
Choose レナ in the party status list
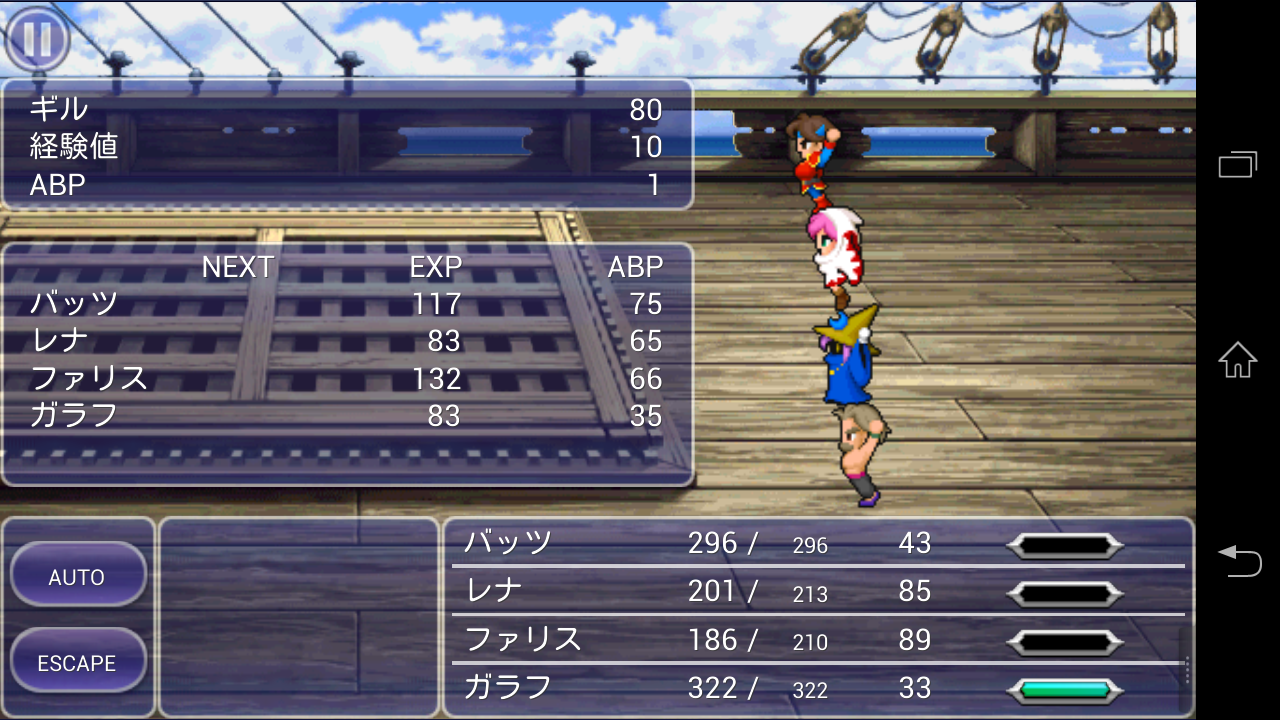click(495, 591)
